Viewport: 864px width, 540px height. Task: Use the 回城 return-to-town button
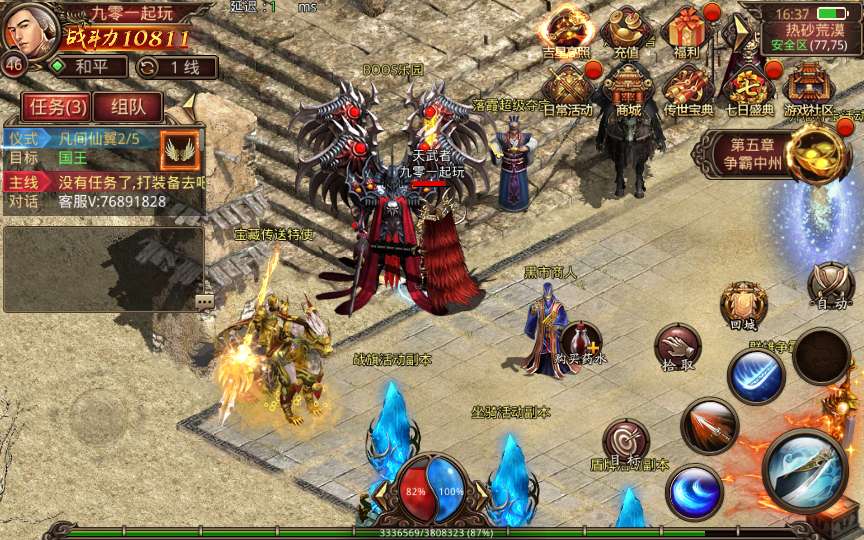[743, 305]
